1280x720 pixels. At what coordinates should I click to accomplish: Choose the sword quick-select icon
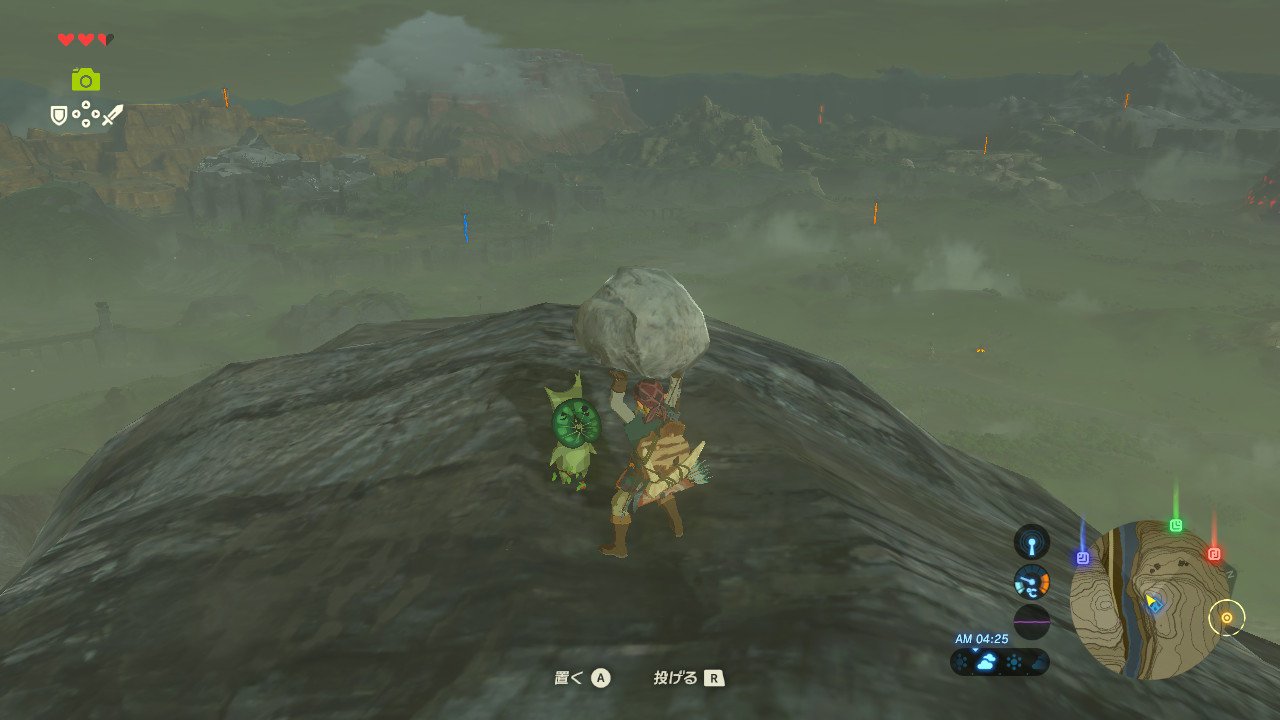[x=111, y=116]
